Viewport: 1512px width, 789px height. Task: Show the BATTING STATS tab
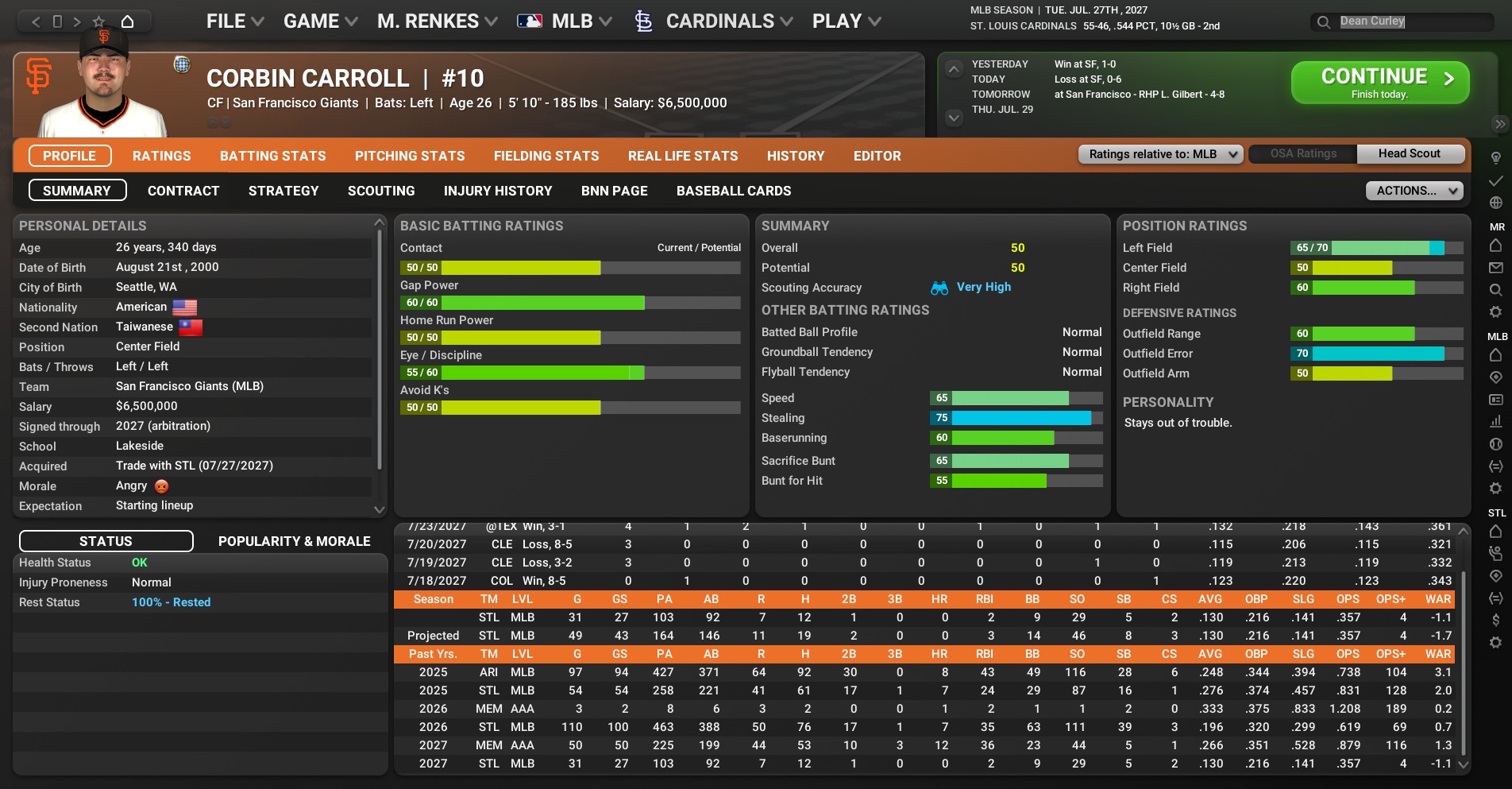(x=272, y=156)
